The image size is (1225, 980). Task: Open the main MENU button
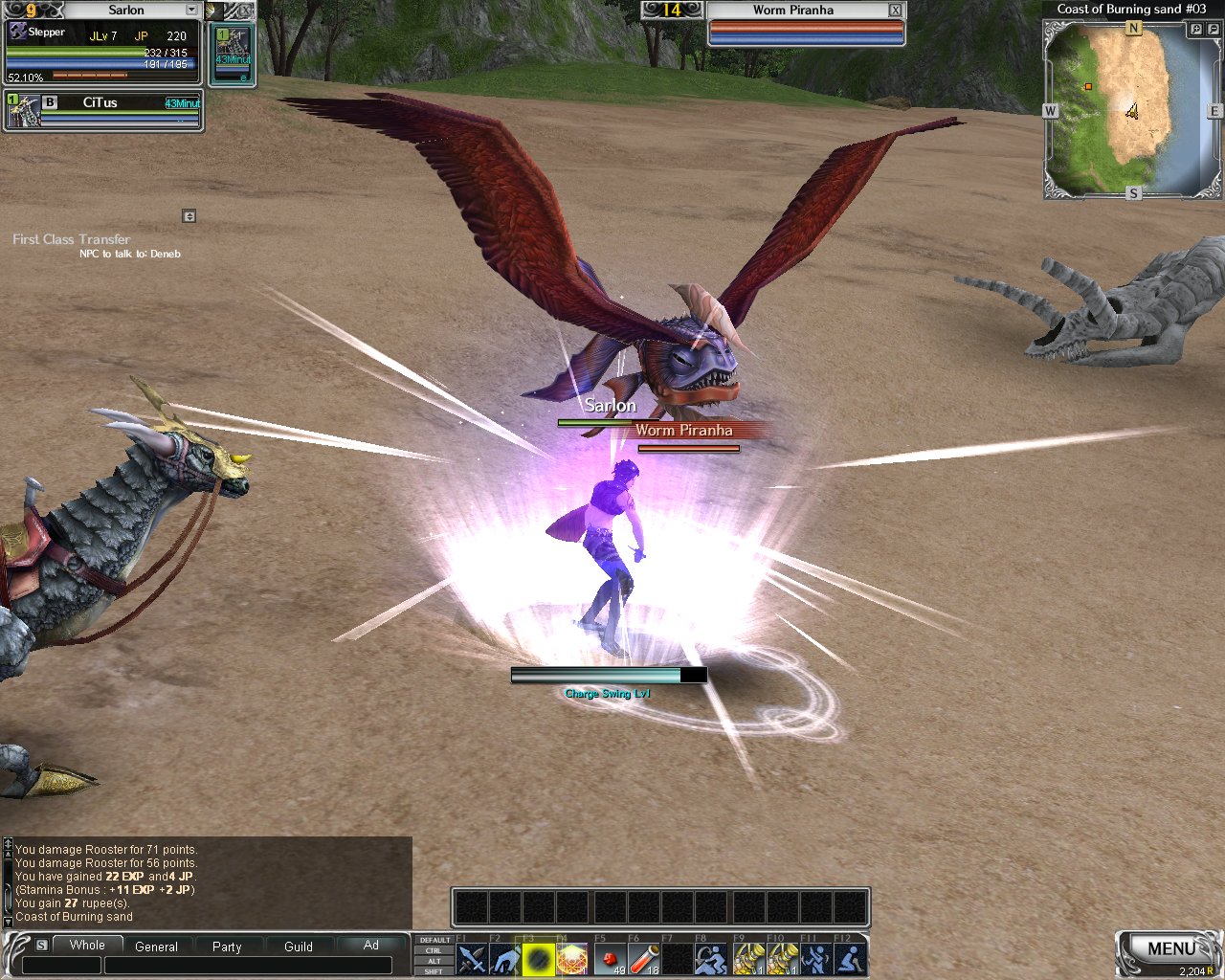tap(1170, 948)
